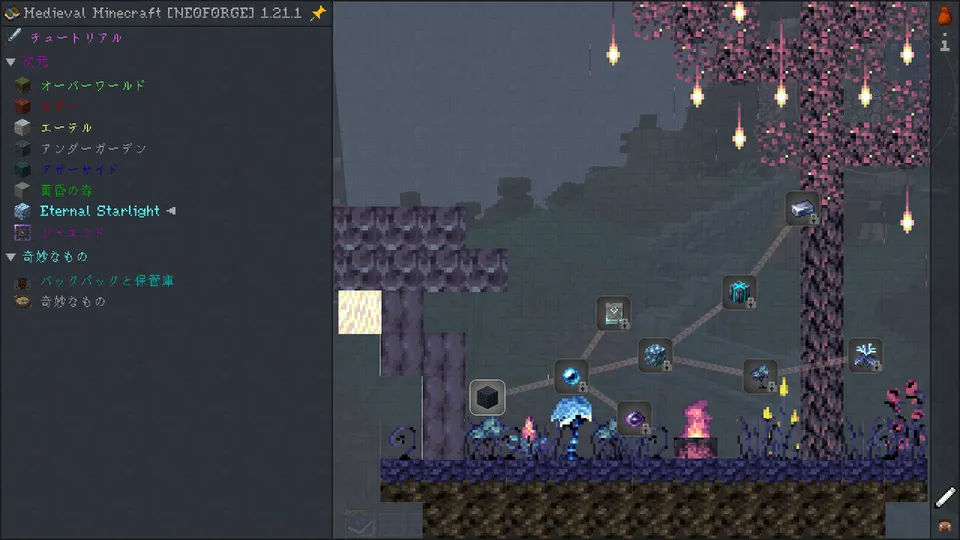Select the blue coral branch quest node
Viewport: 960px width, 540px height.
tap(865, 355)
